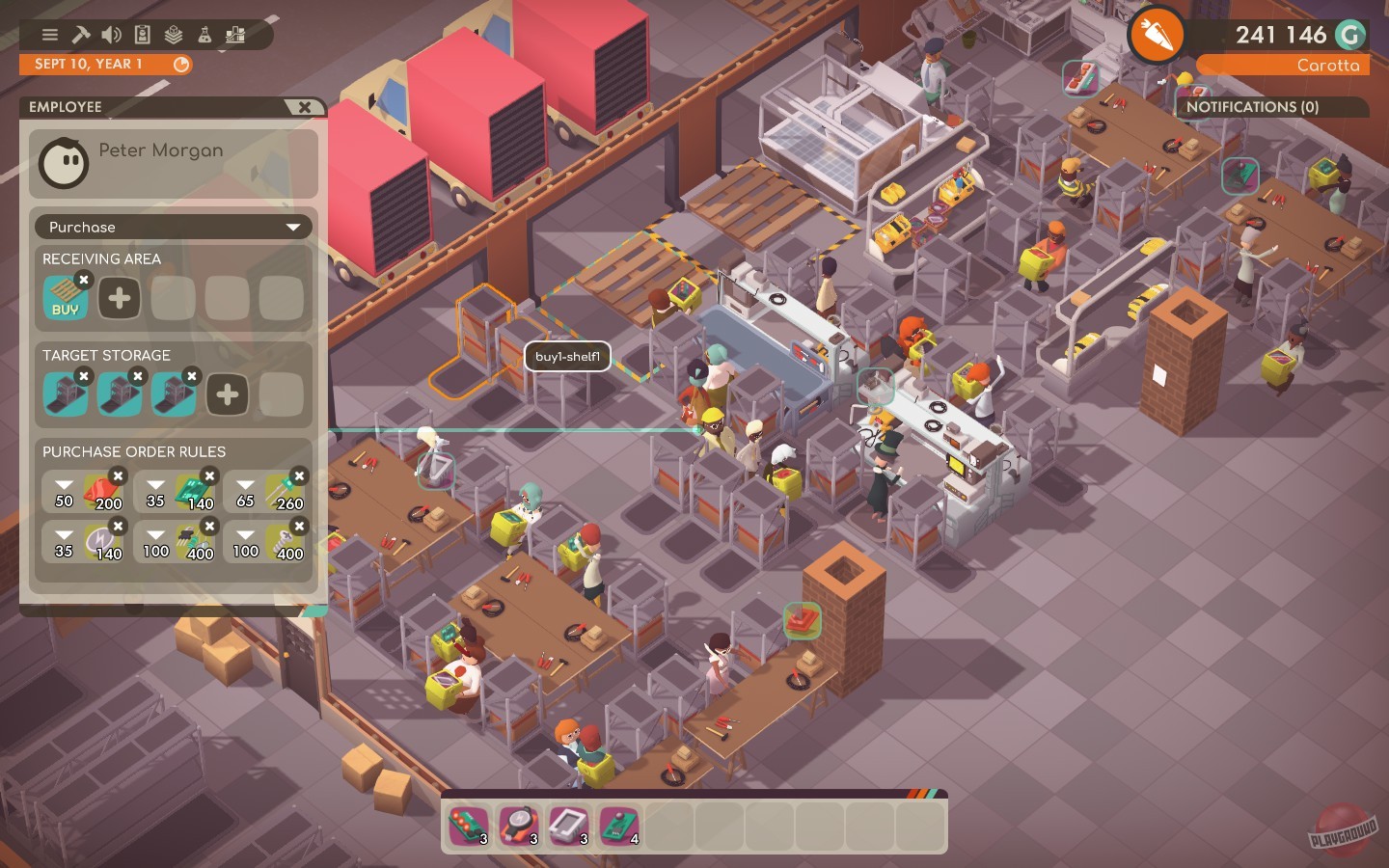Image resolution: width=1389 pixels, height=868 pixels.
Task: Open the Purchase task dropdown
Action: [x=173, y=227]
